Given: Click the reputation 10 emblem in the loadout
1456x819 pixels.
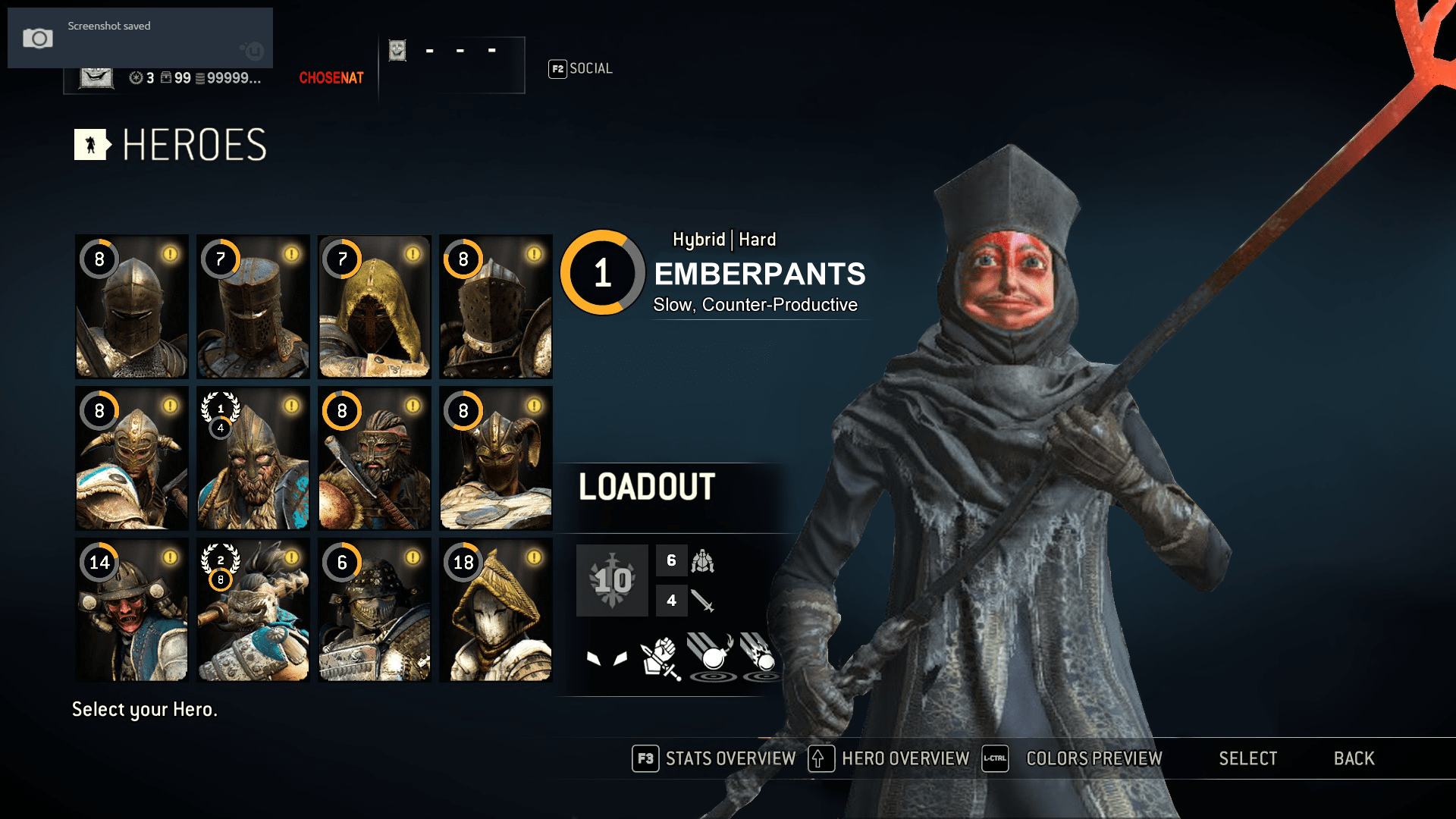Looking at the screenshot, I should pyautogui.click(x=611, y=580).
